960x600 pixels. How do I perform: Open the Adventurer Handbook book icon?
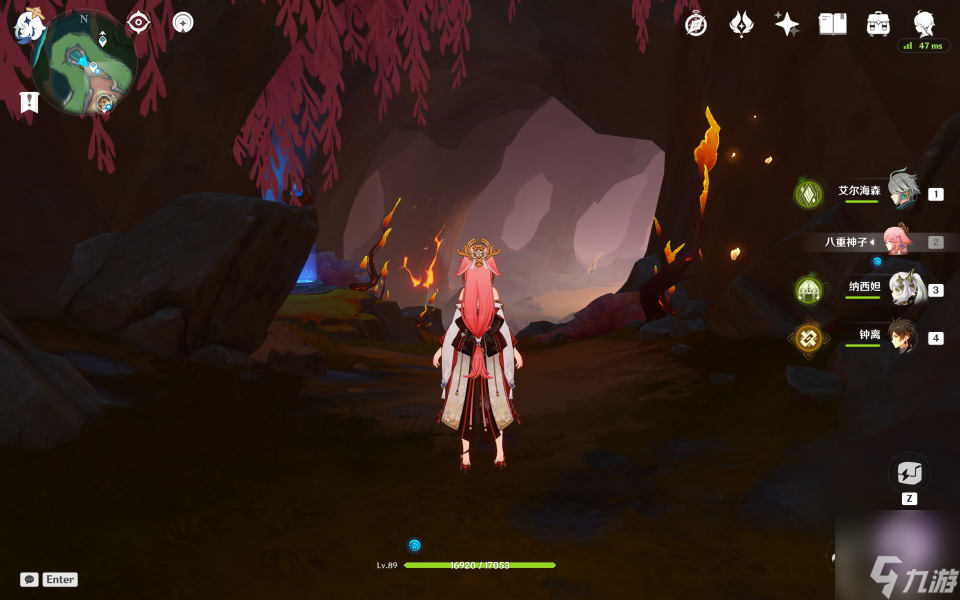[832, 24]
